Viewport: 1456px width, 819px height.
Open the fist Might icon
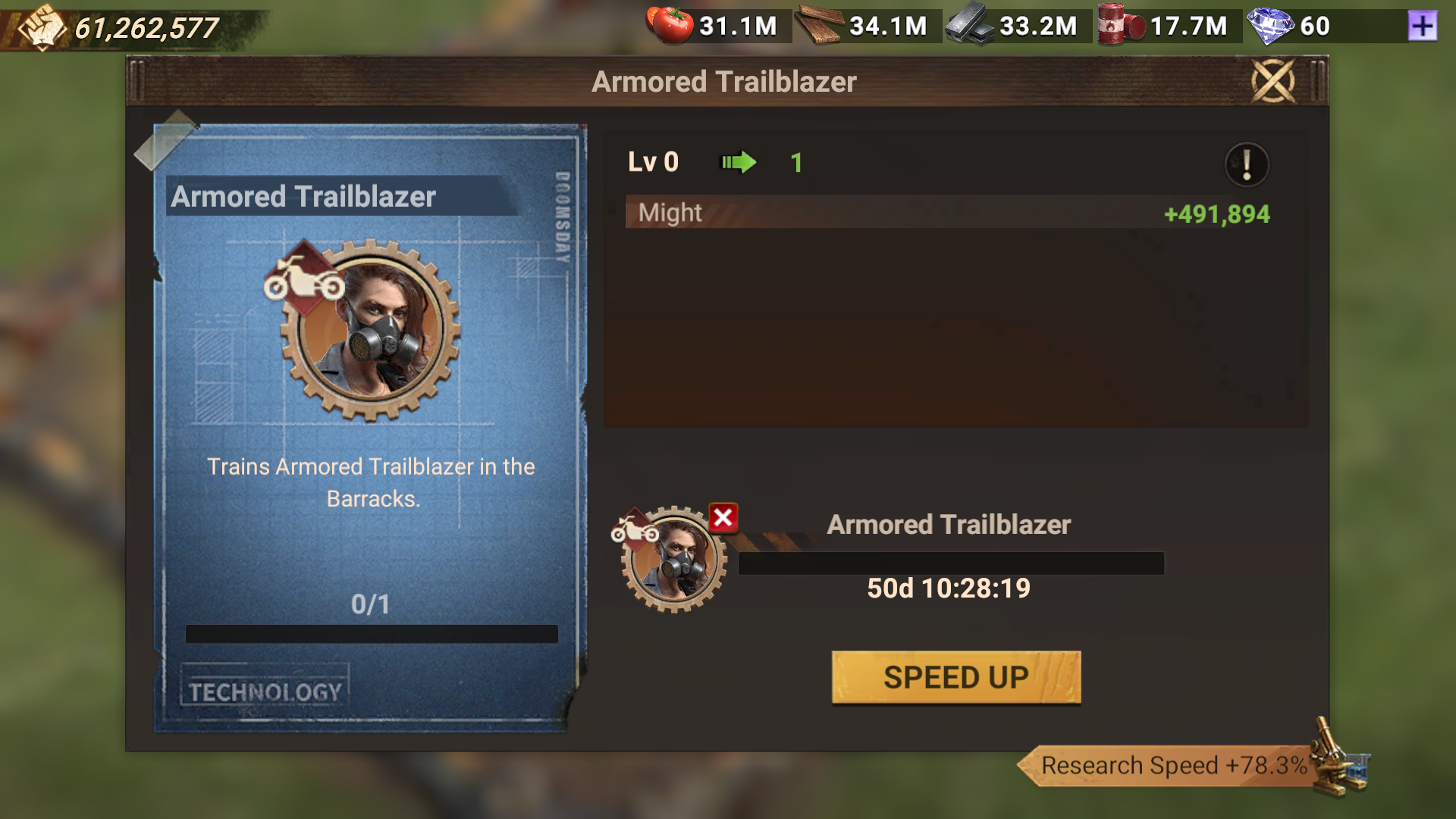(42, 27)
